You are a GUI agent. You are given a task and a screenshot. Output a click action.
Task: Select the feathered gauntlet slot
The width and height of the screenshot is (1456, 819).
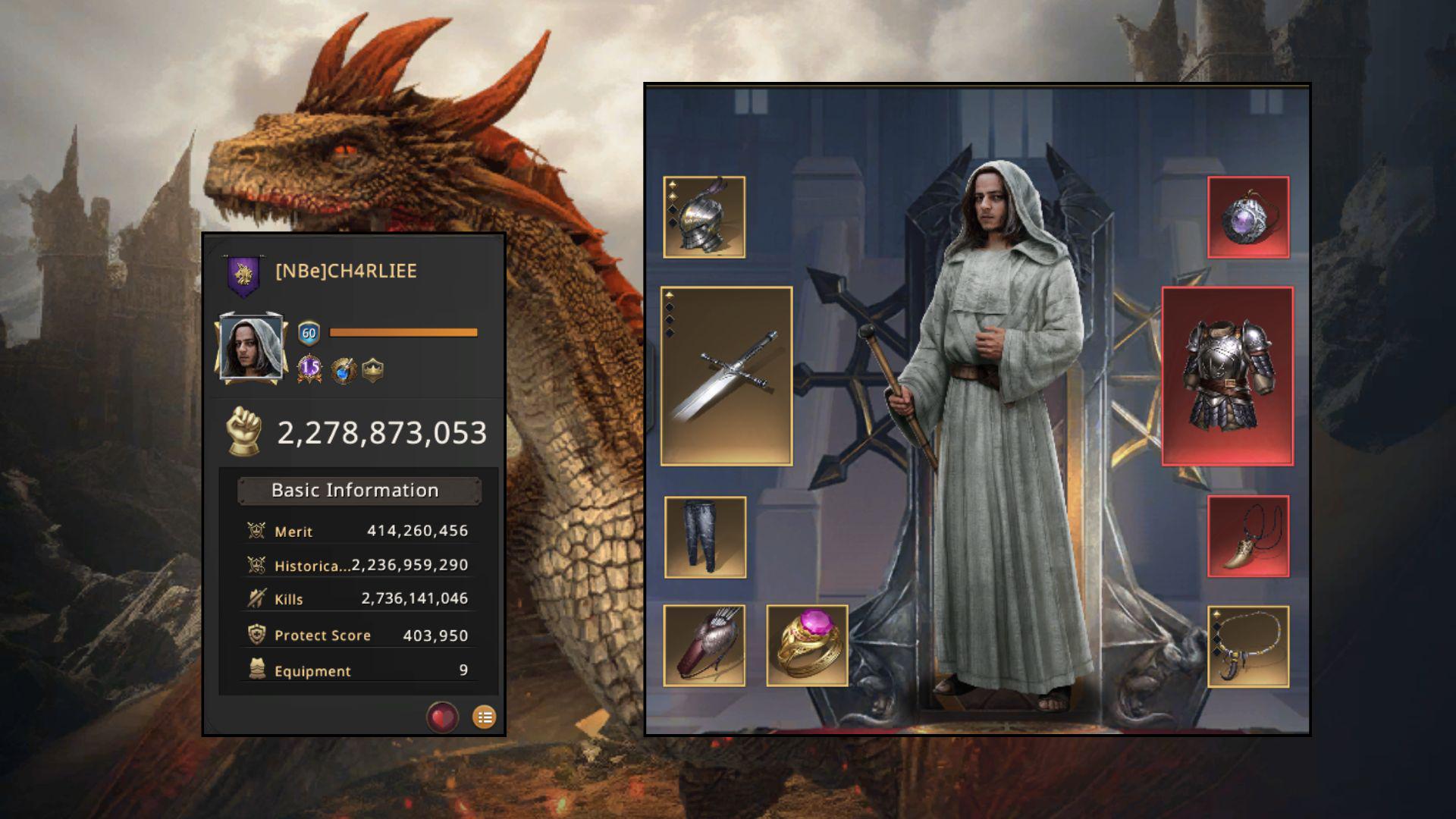704,646
